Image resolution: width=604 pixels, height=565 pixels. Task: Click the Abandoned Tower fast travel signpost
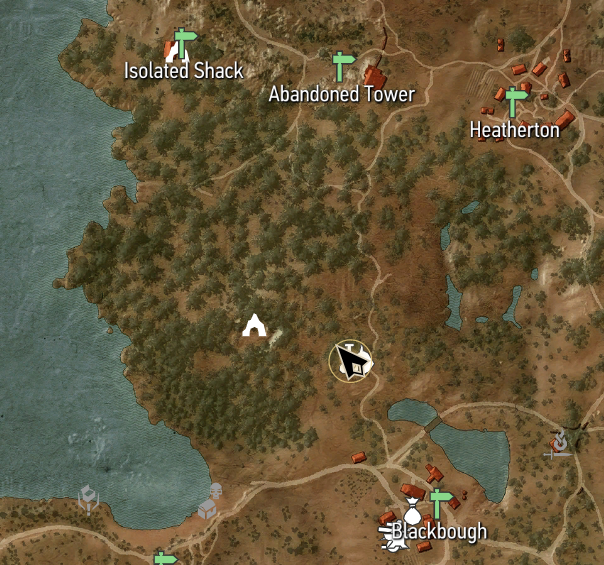[x=343, y=66]
